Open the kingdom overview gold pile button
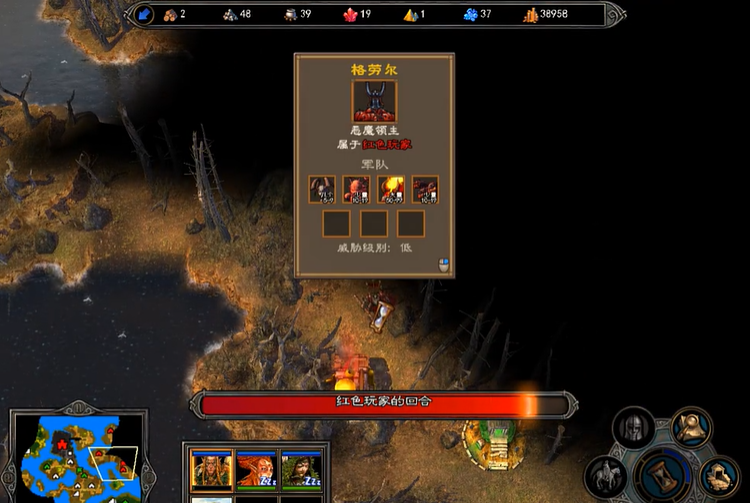Viewport: 750px width, 503px height. click(720, 476)
